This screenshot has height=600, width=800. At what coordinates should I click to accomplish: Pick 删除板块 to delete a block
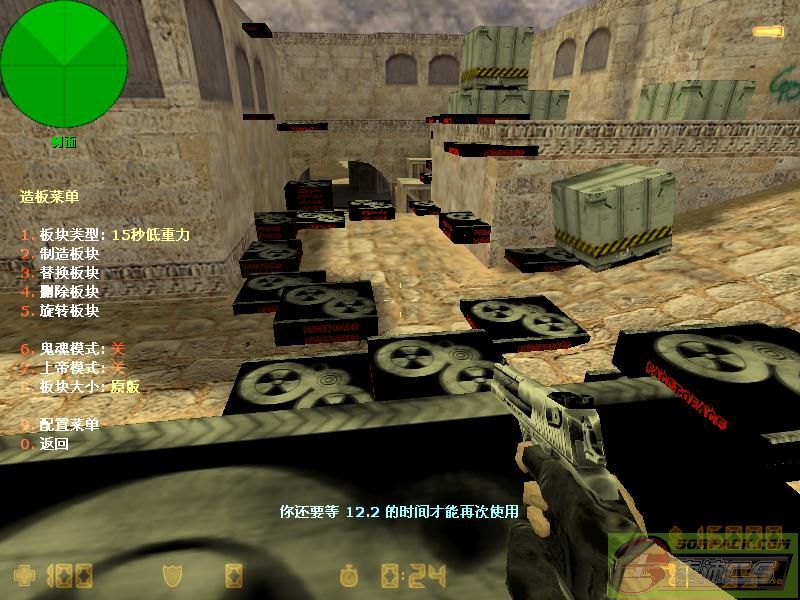68,292
